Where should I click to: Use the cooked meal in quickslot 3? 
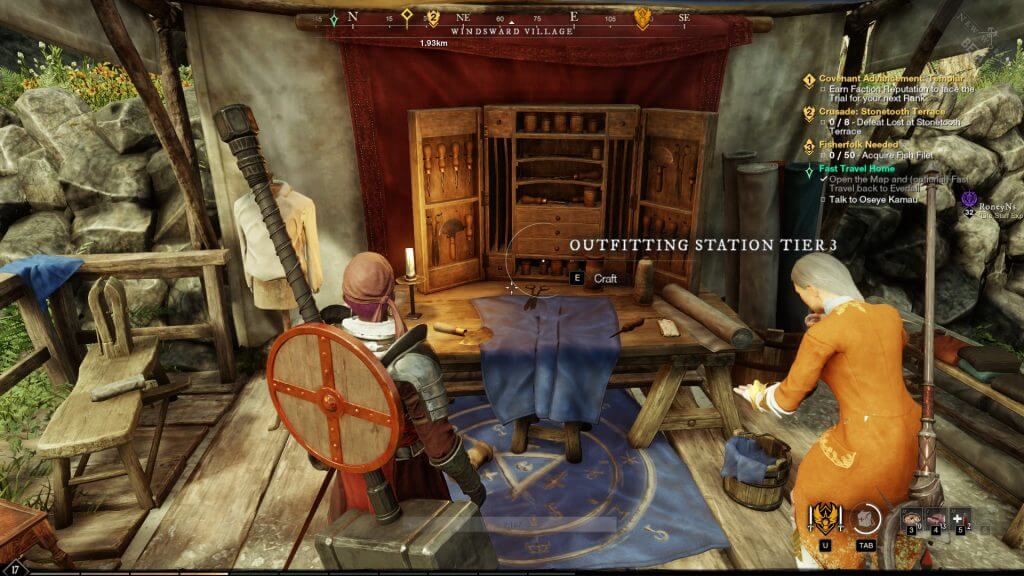[910, 518]
